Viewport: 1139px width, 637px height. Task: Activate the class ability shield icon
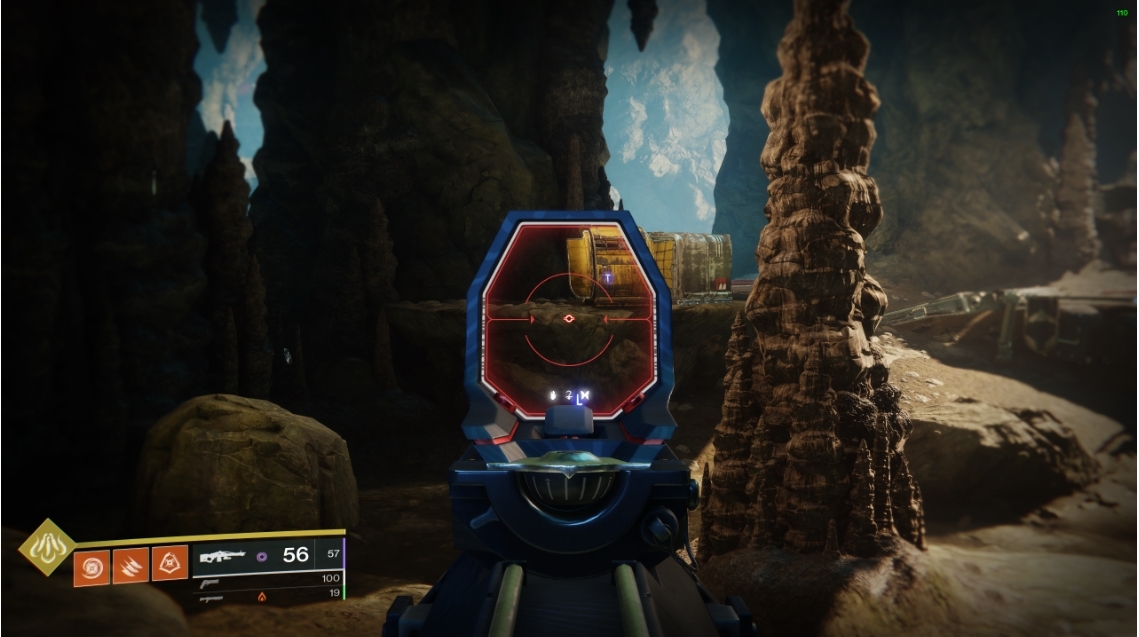click(170, 566)
